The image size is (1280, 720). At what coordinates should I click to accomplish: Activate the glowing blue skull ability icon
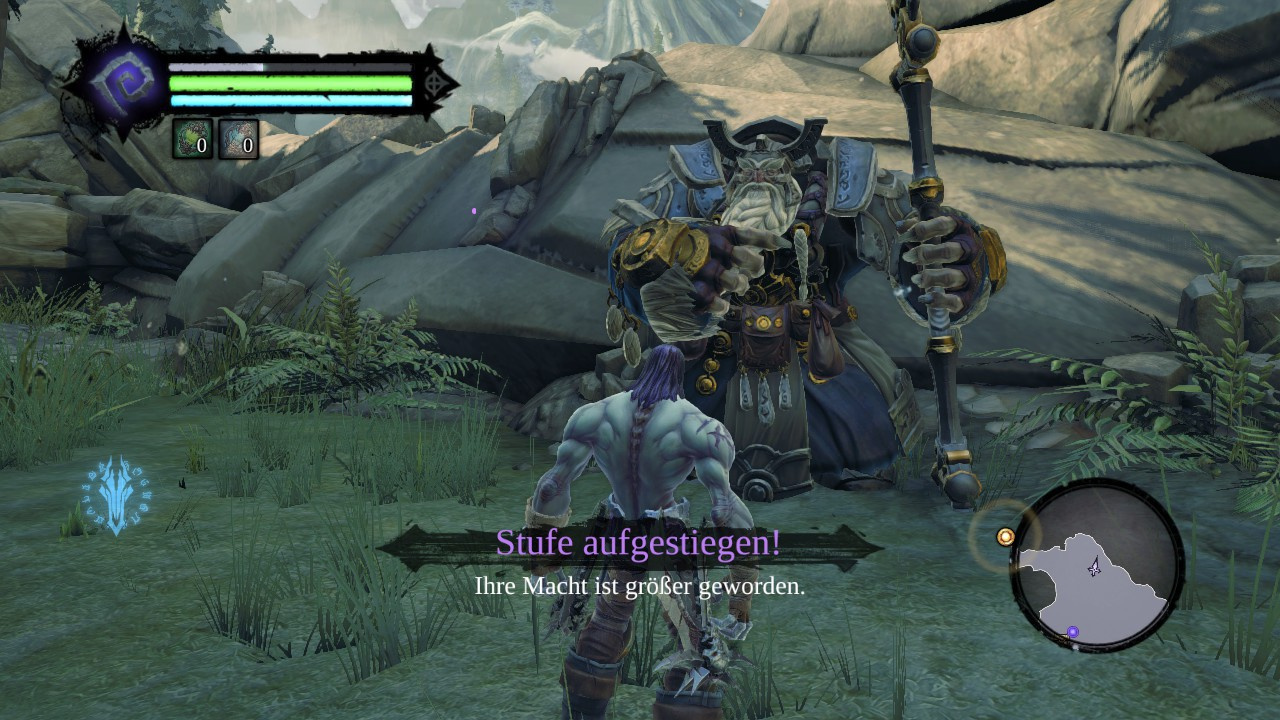(116, 495)
